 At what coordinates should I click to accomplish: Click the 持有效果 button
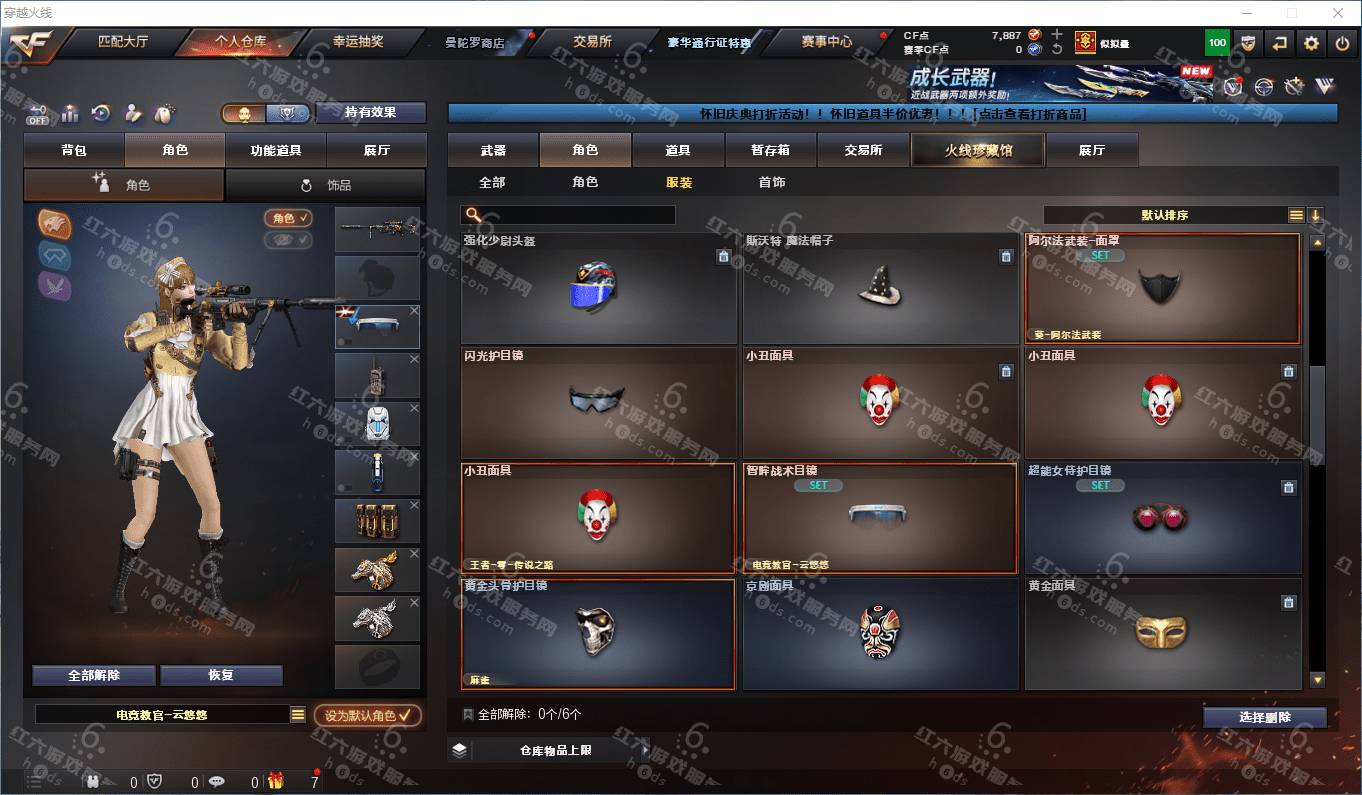click(x=371, y=113)
